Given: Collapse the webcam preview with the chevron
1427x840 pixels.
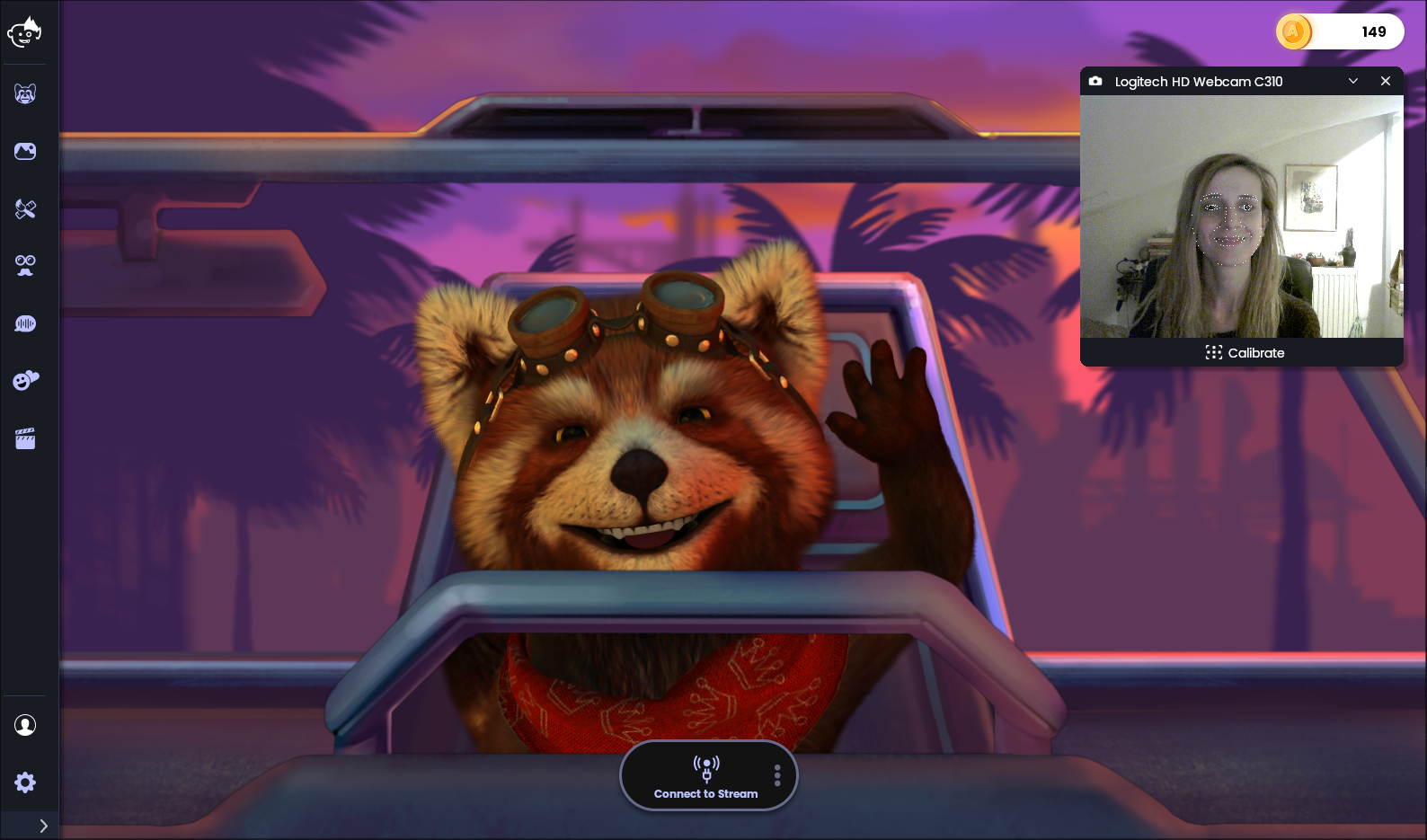Looking at the screenshot, I should click(x=1353, y=81).
